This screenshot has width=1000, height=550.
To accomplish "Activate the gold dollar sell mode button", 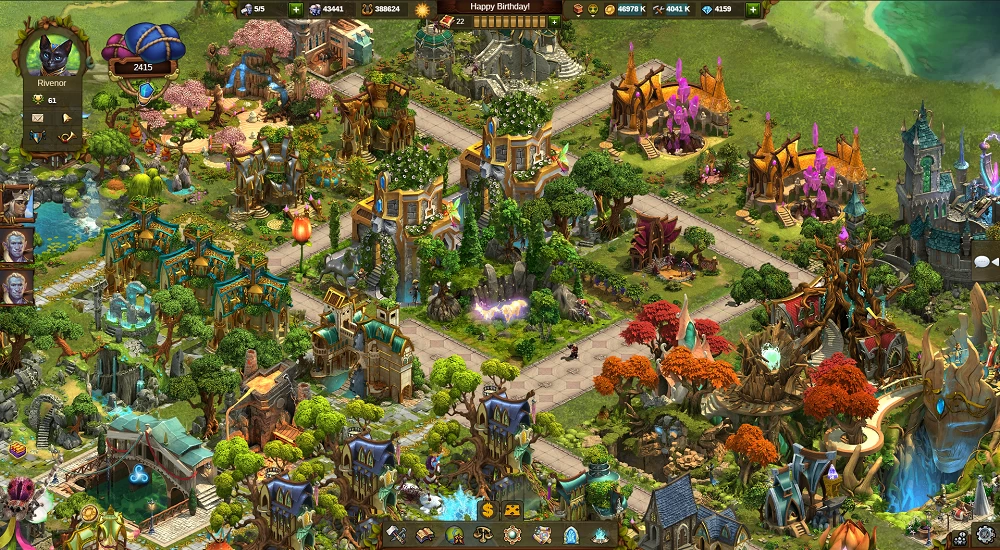I will coord(487,510).
